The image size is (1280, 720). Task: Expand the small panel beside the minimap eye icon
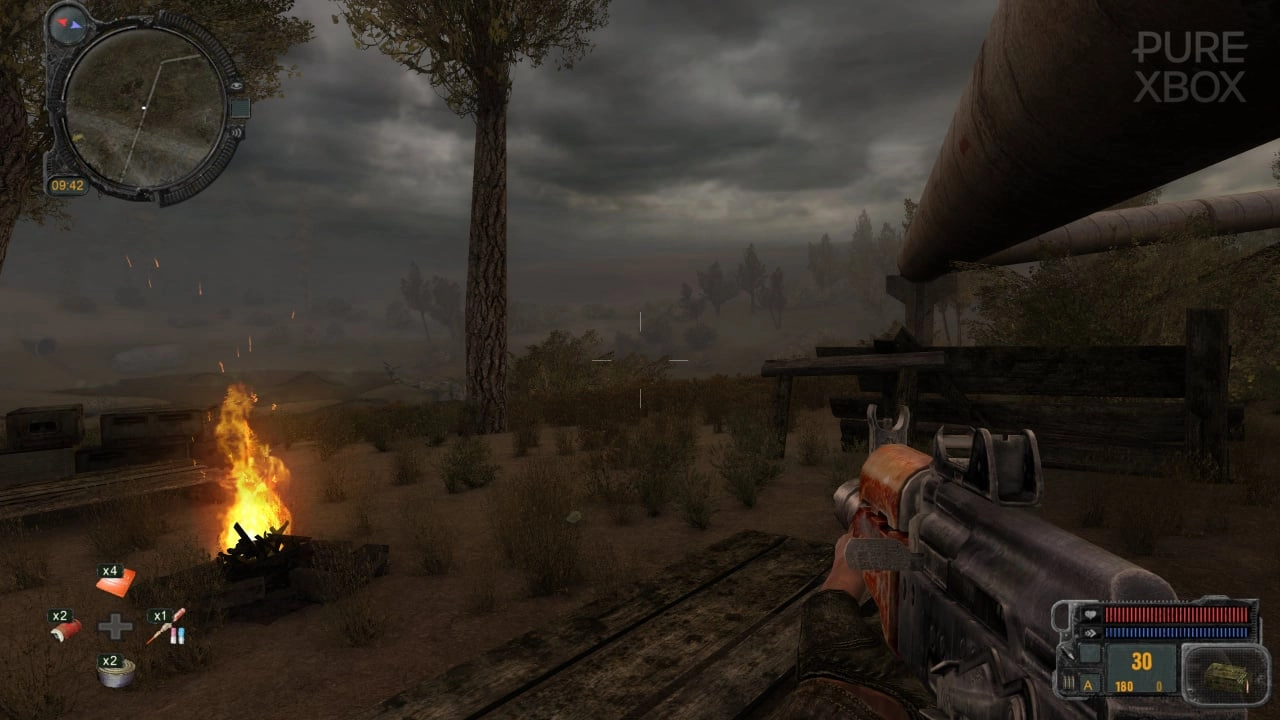pyautogui.click(x=240, y=108)
